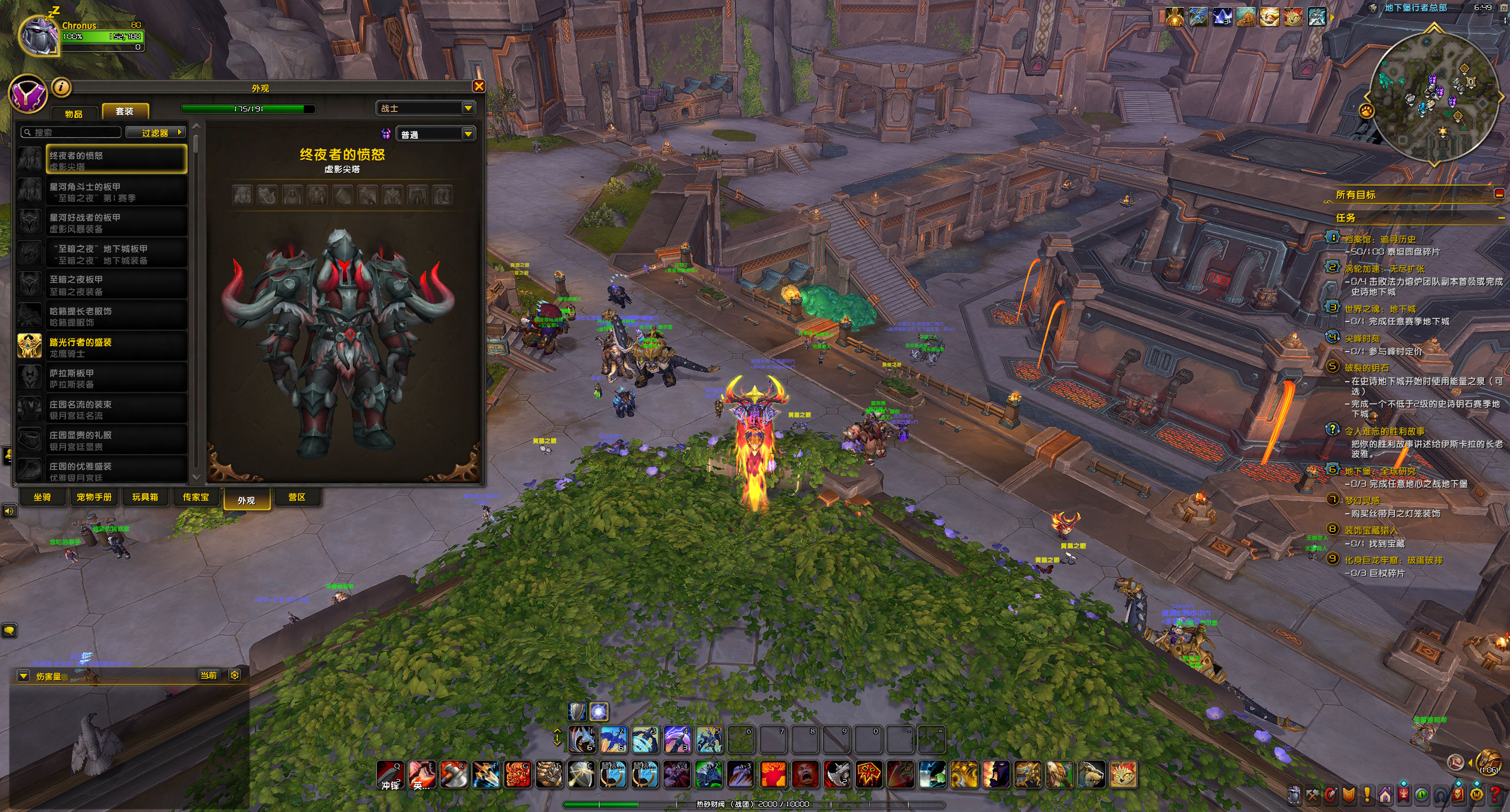Click the 搜索 search box
Viewport: 1510px width, 812px height.
[71, 133]
